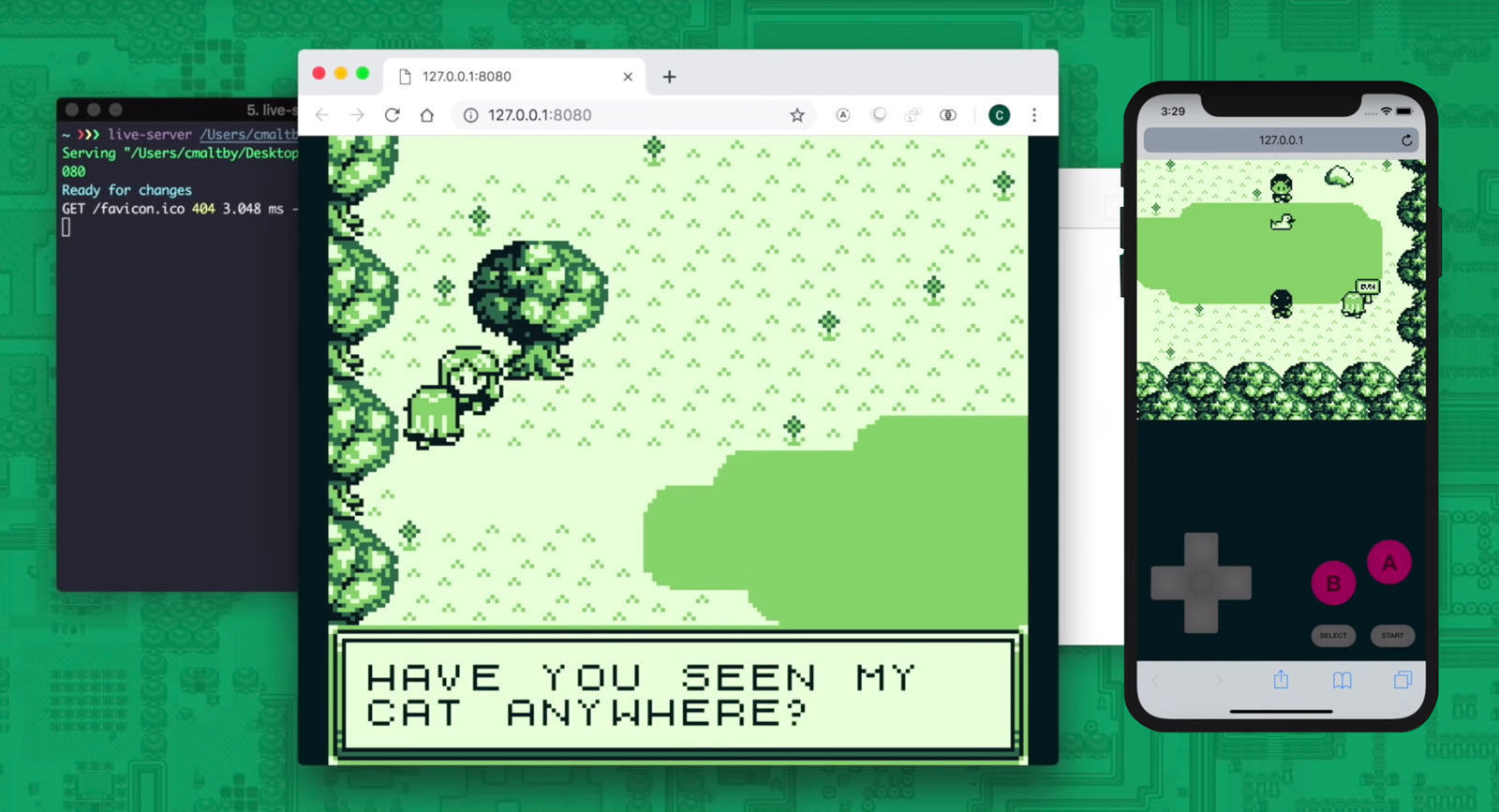Reload the page in the browser toolbar

[393, 115]
